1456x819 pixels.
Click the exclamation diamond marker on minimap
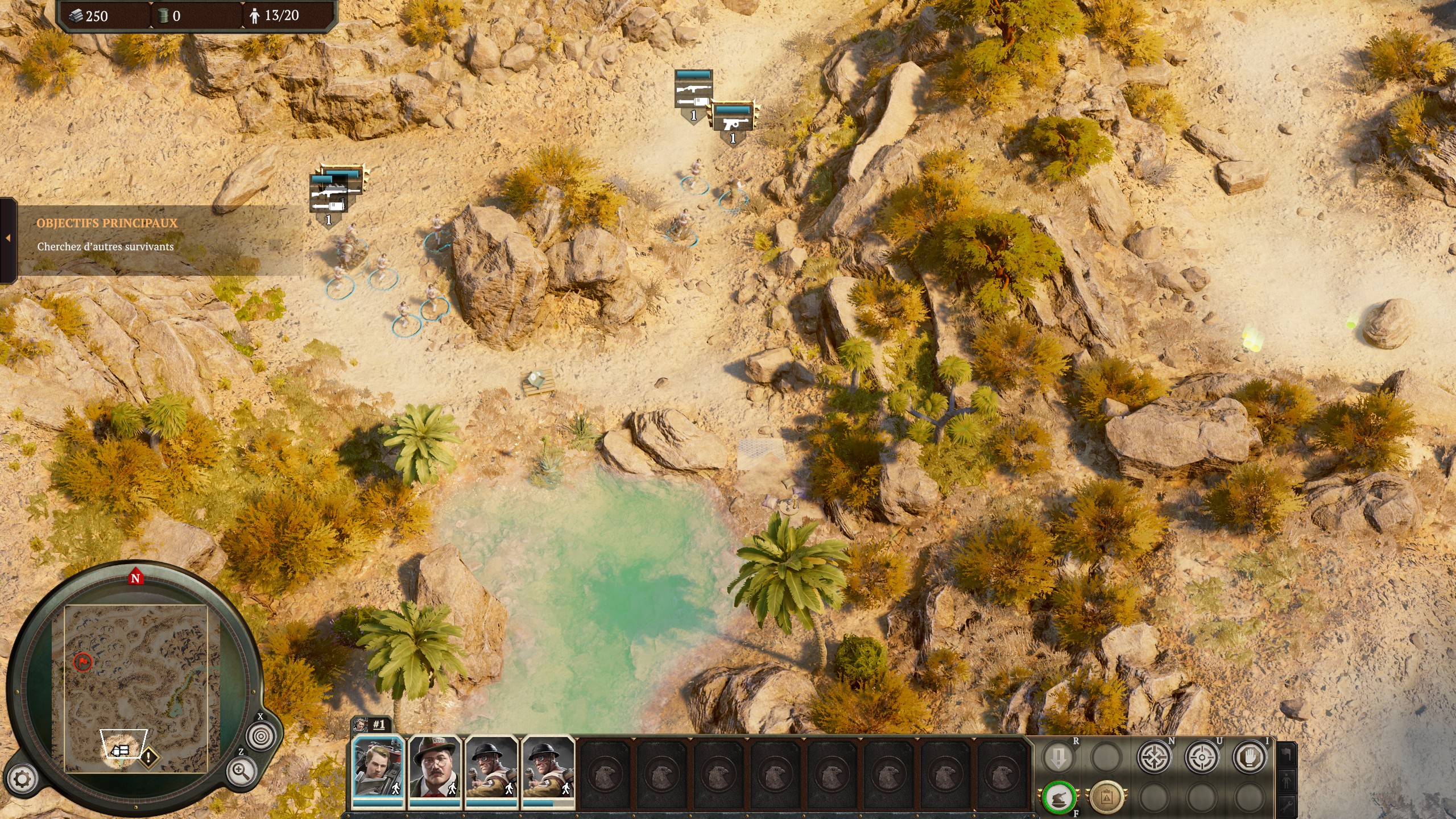coord(148,757)
